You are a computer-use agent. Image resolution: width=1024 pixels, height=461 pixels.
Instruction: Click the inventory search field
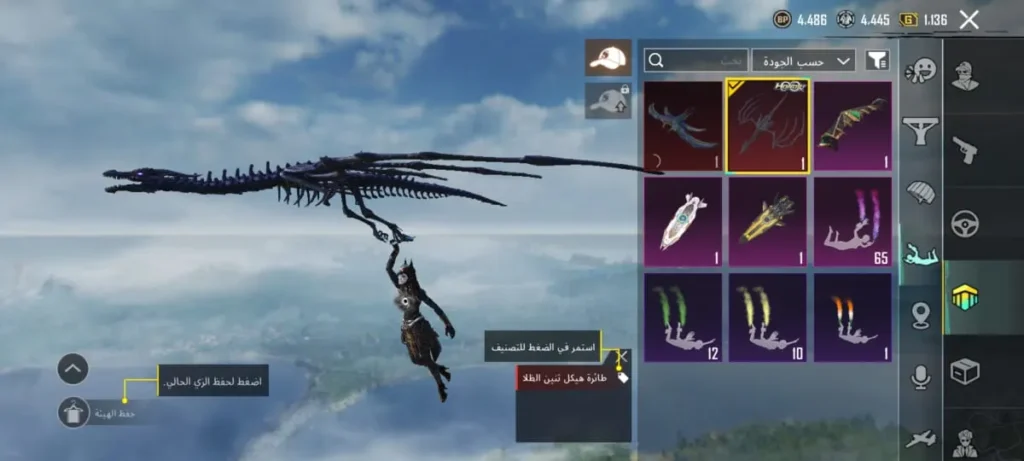click(x=696, y=61)
